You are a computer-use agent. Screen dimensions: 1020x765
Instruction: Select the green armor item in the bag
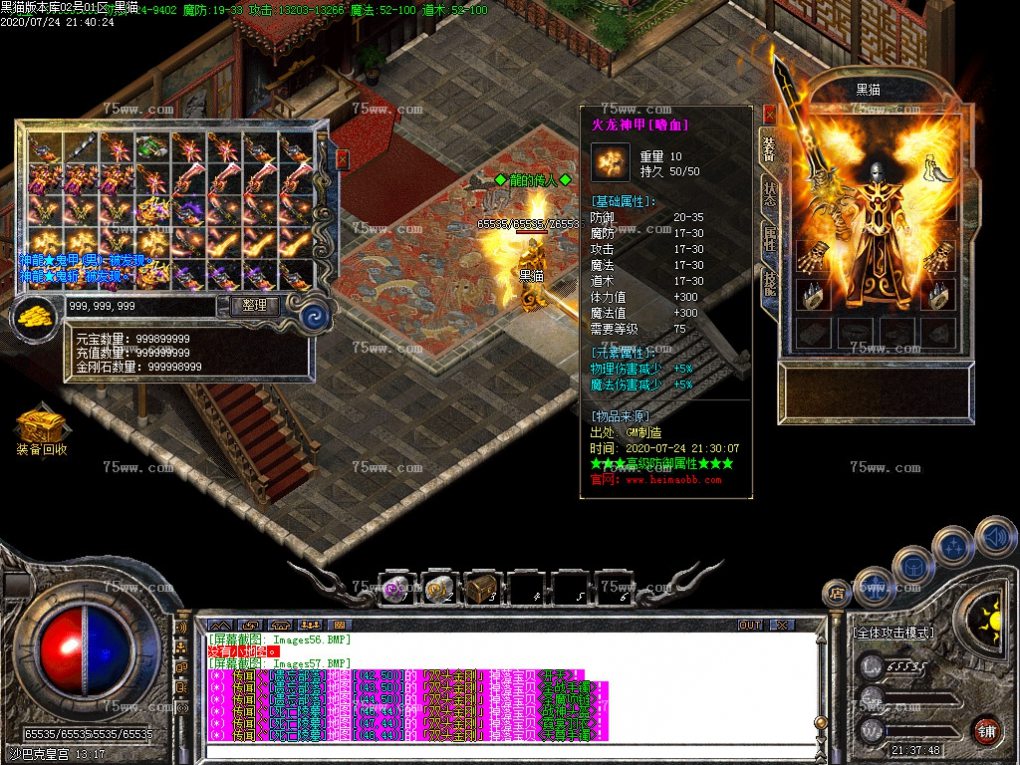tap(153, 149)
